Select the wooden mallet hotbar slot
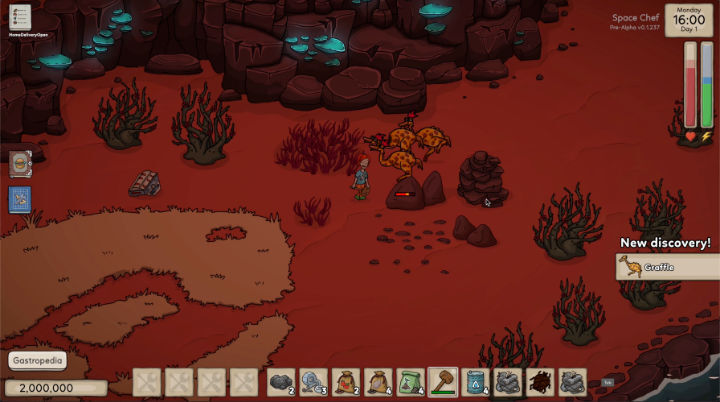Viewport: 720px width, 402px height. 443,382
